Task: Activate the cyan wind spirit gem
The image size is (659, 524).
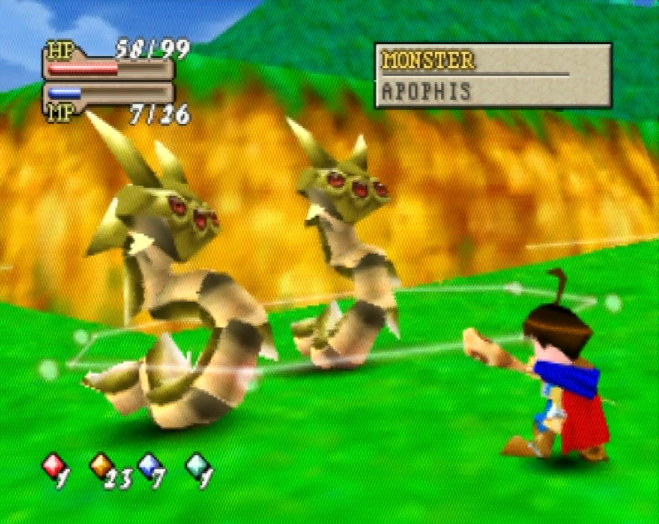Action: (x=198, y=466)
